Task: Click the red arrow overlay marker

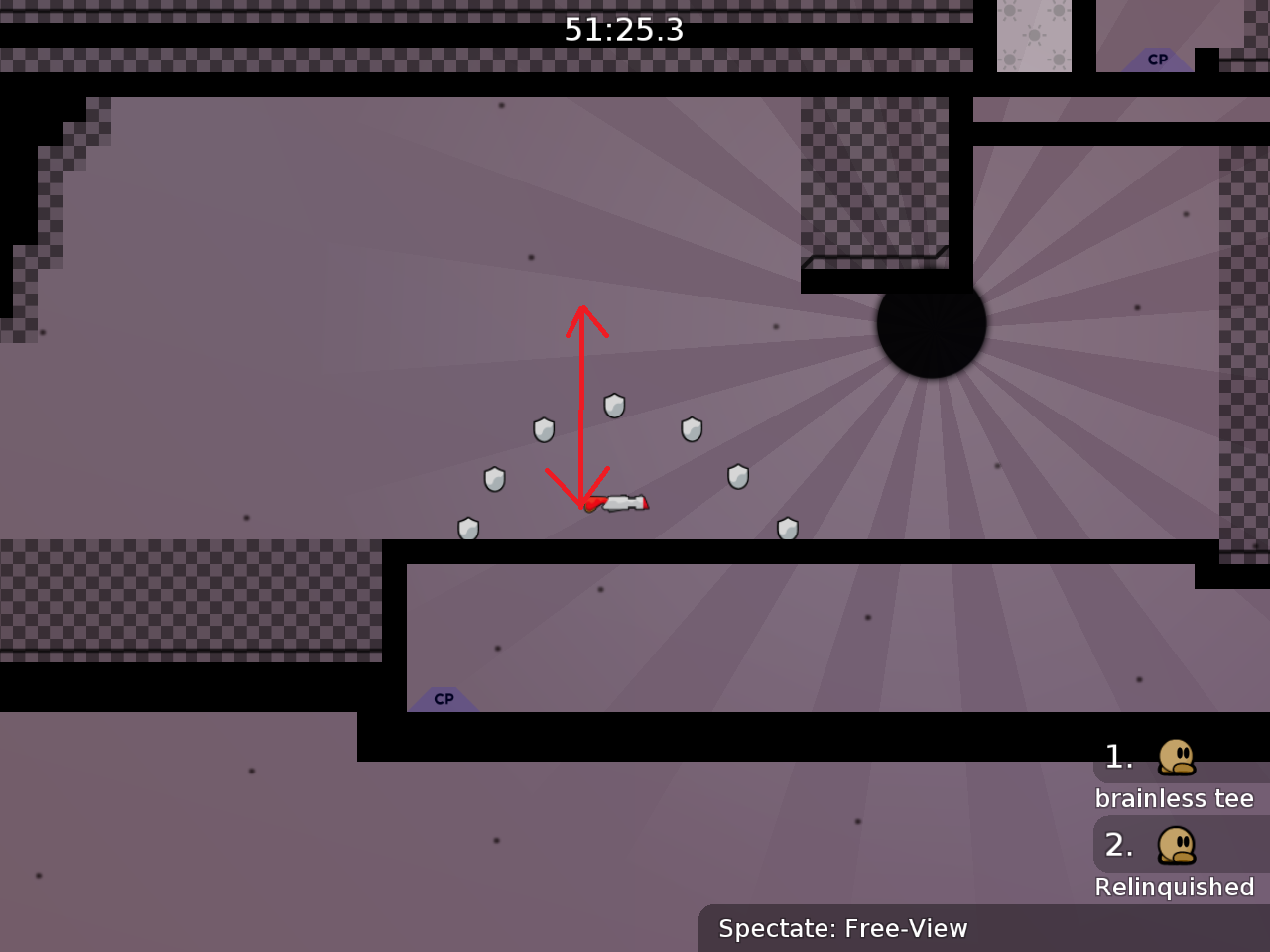Action: (579, 407)
